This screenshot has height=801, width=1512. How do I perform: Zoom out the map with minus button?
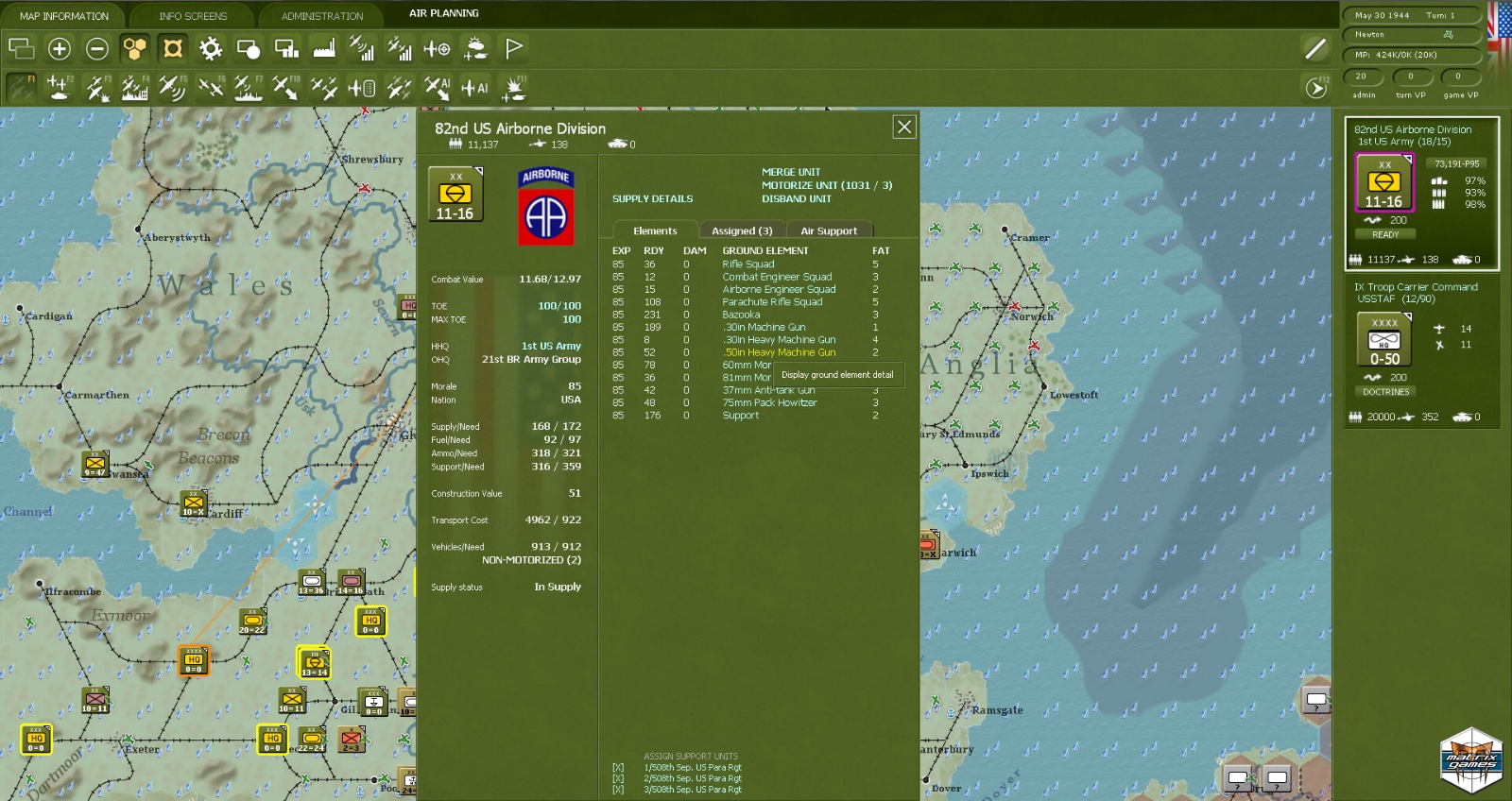click(x=97, y=48)
